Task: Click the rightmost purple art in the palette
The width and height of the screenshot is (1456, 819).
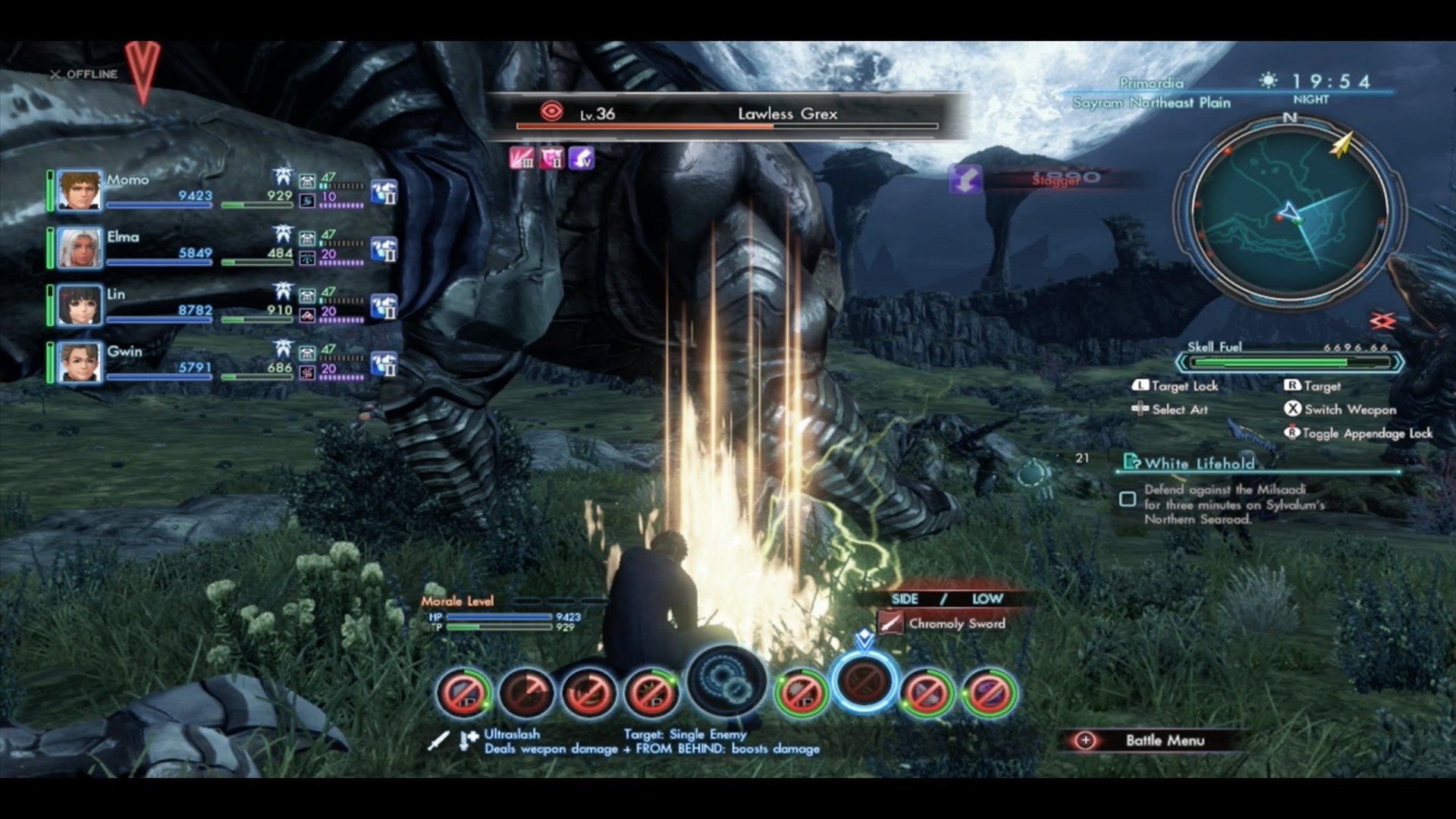Action: [989, 692]
